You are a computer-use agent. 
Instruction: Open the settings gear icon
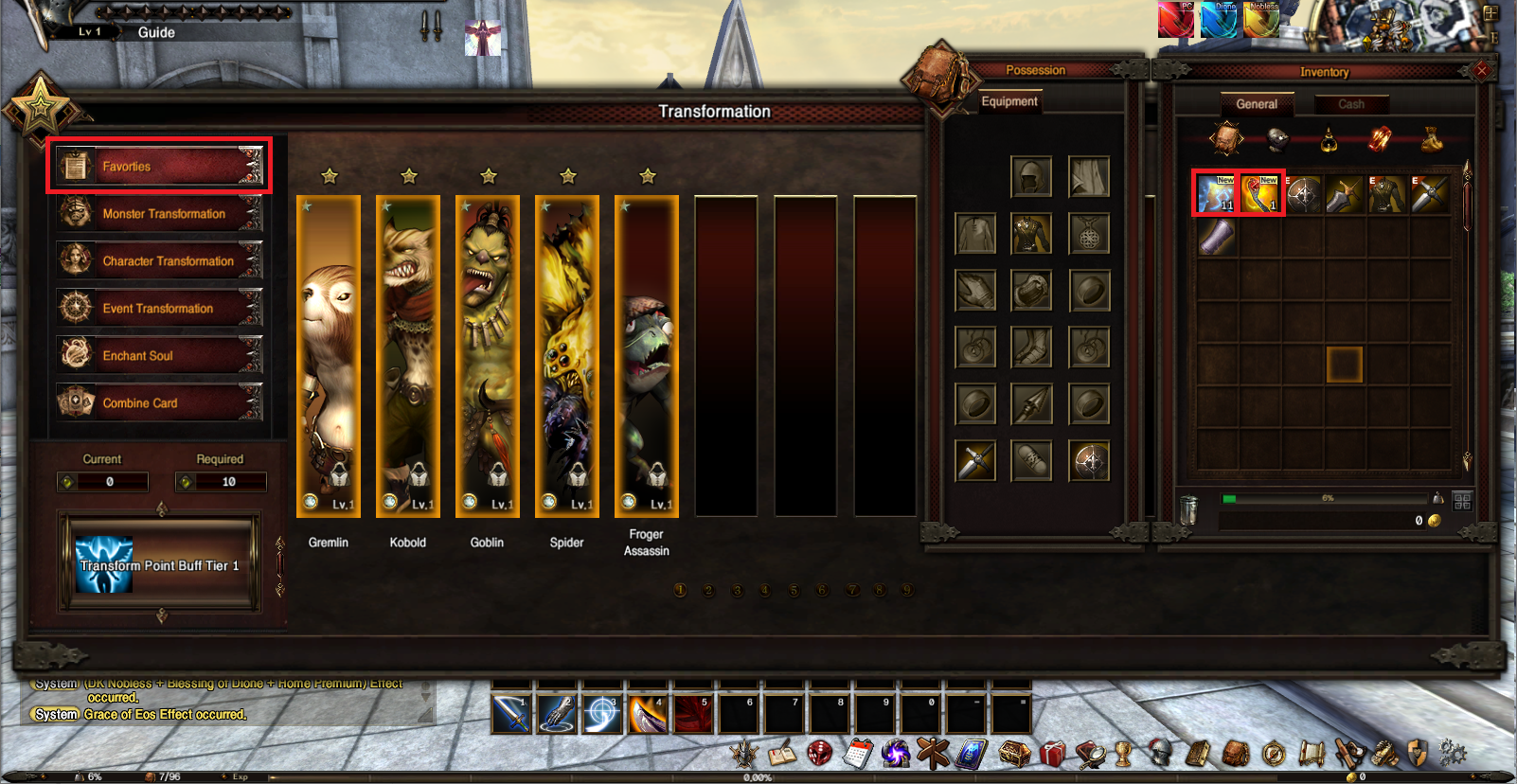click(1452, 754)
